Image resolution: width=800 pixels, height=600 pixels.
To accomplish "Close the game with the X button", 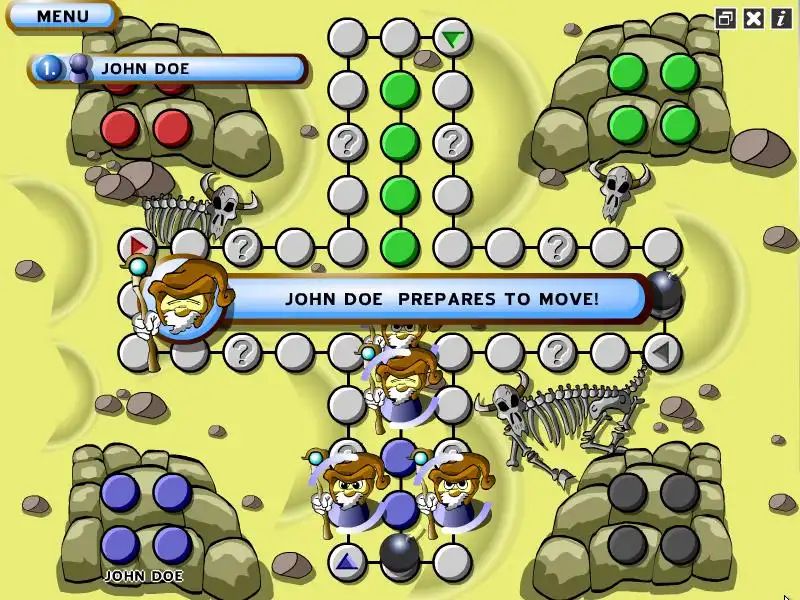I will 753,18.
